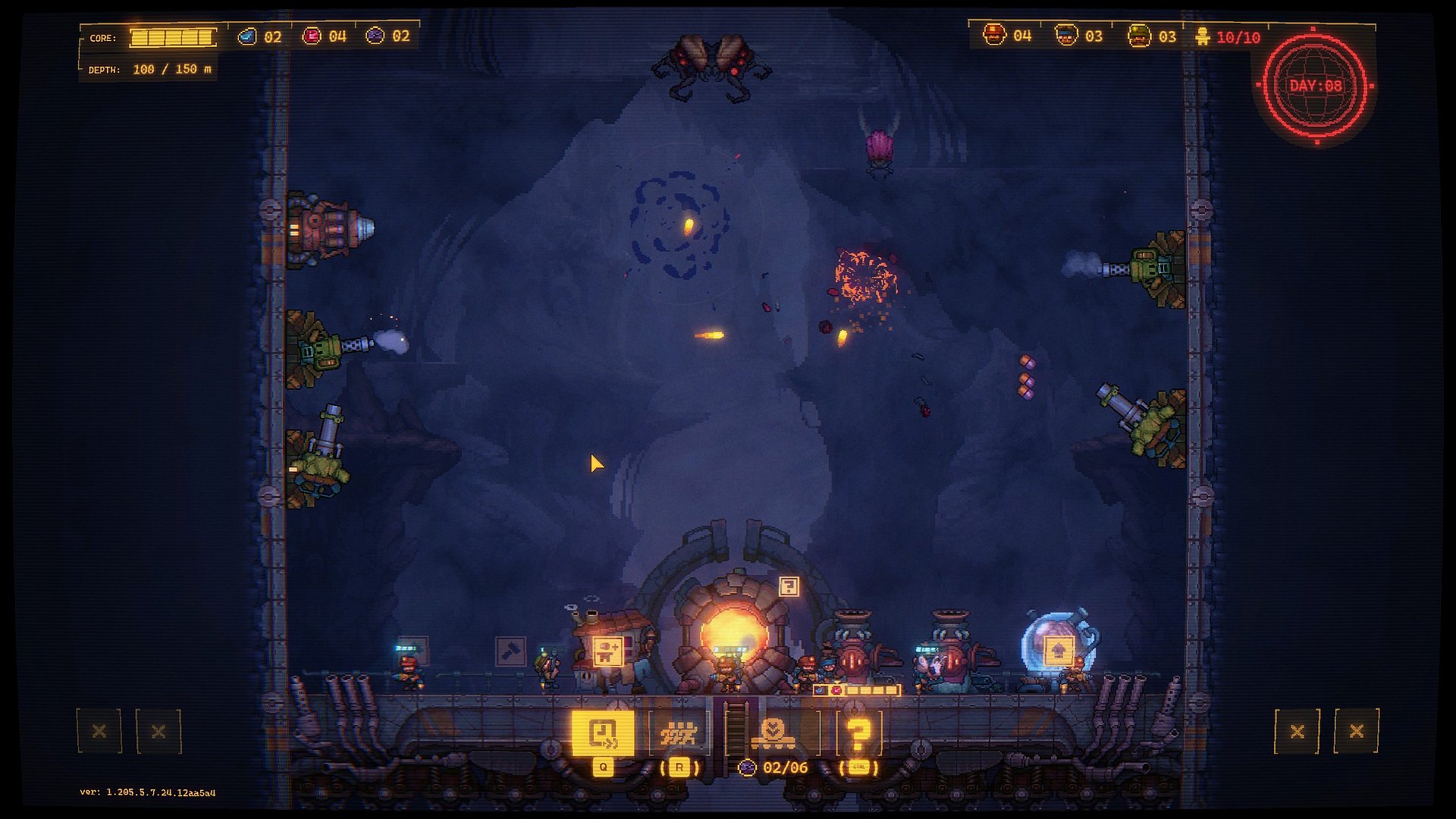The height and width of the screenshot is (819, 1456).
Task: Select the blue-goggled crew type icon
Action: (x=1066, y=36)
